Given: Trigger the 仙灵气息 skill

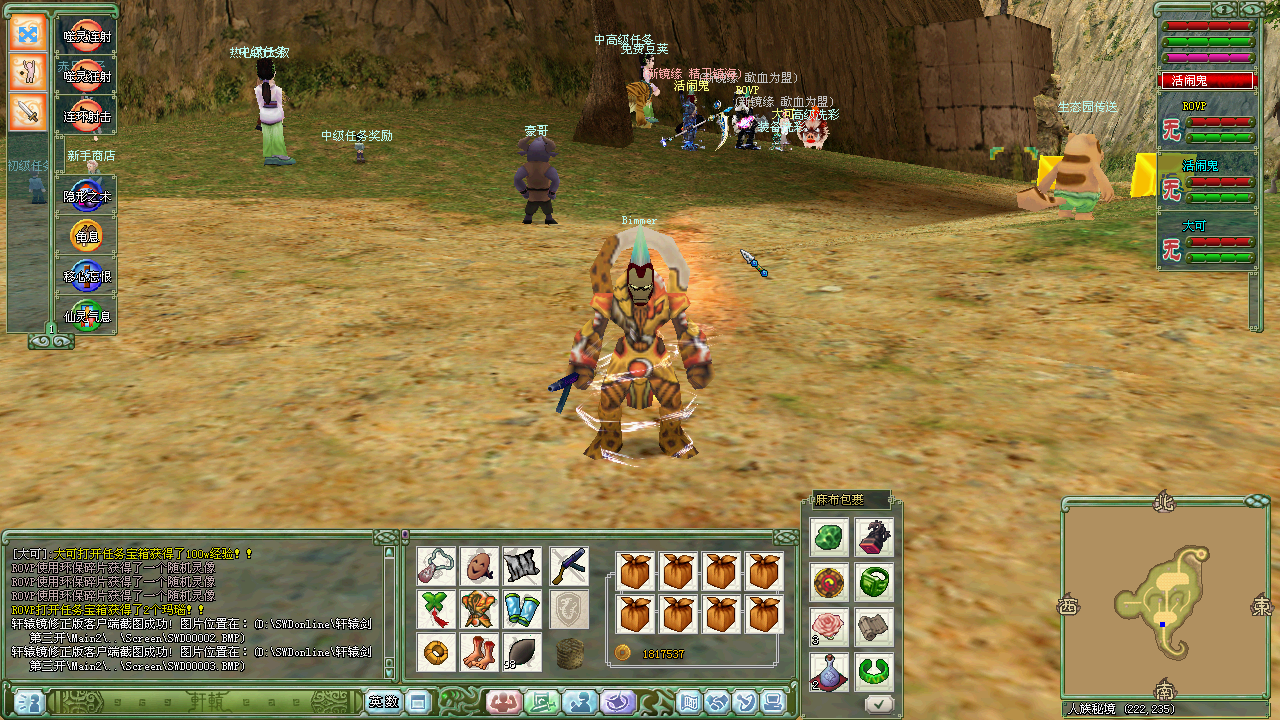Looking at the screenshot, I should click(86, 316).
